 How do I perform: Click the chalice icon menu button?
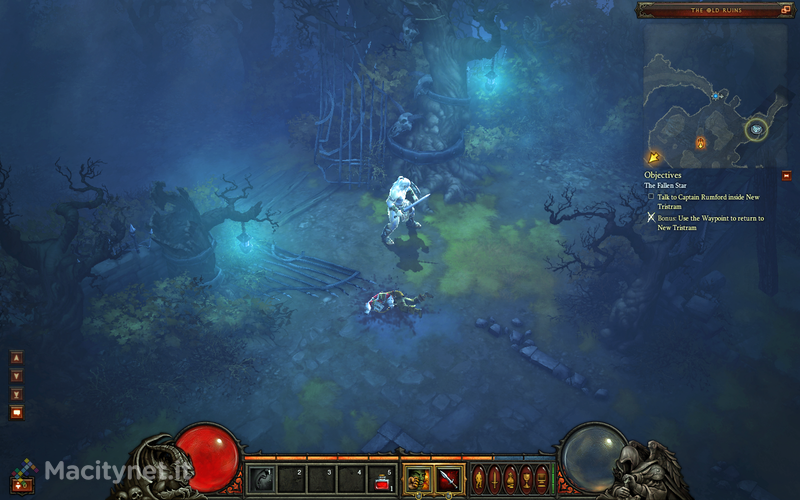526,477
